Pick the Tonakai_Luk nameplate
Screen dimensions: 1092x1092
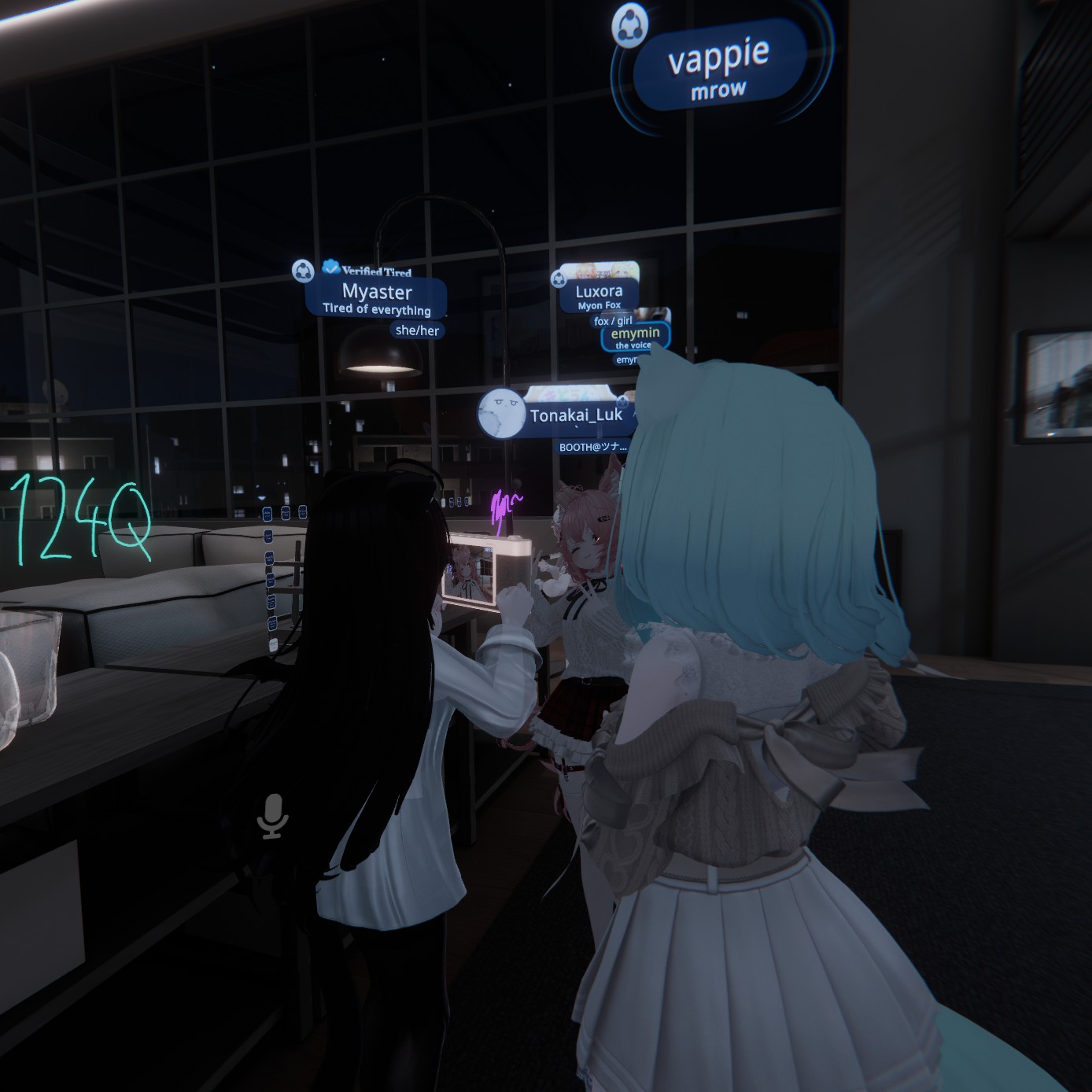[x=576, y=415]
